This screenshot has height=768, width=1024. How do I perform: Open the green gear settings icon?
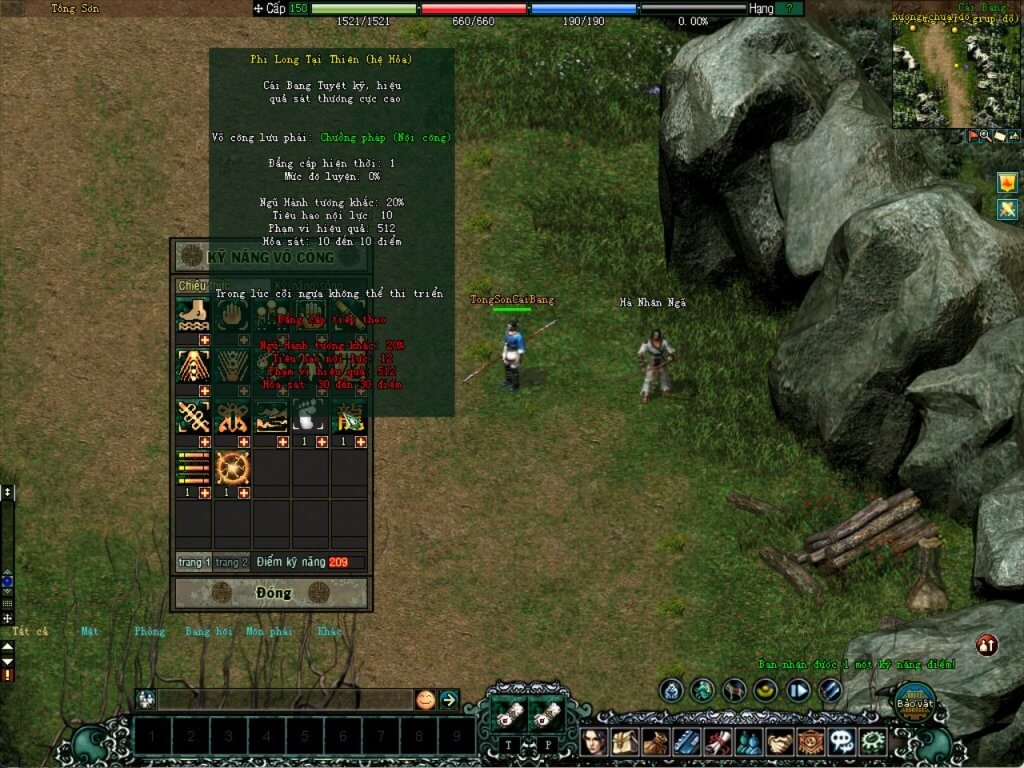(x=873, y=742)
